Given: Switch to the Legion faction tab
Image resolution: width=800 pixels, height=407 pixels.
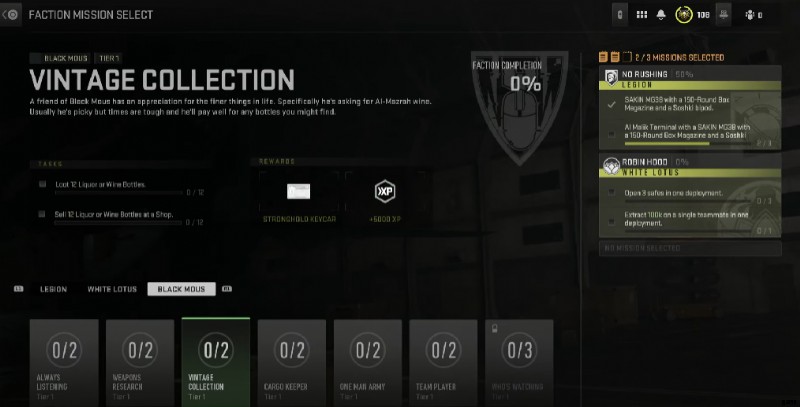Looking at the screenshot, I should tap(53, 289).
